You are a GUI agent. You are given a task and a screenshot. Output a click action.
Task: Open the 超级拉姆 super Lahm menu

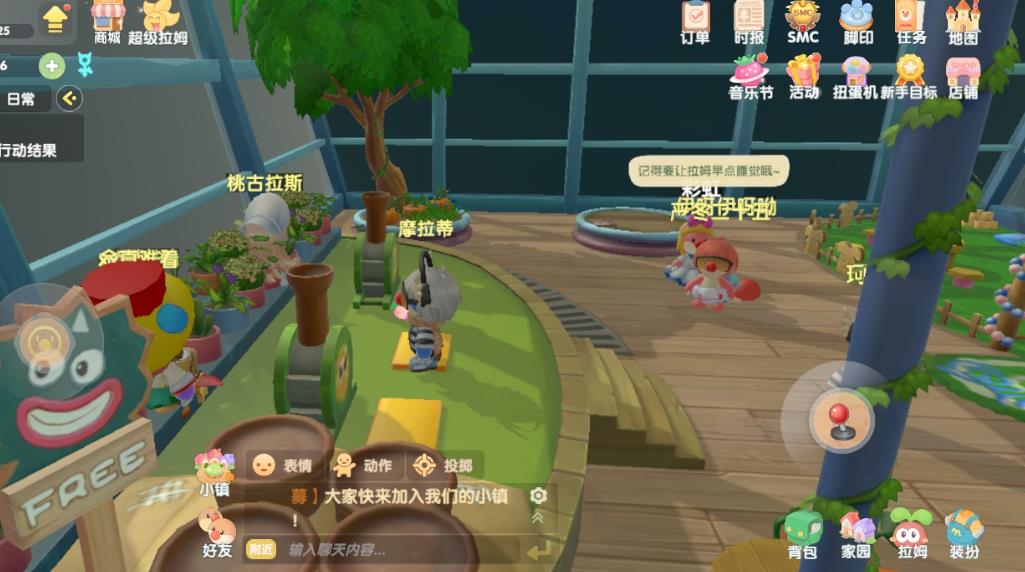tap(158, 21)
